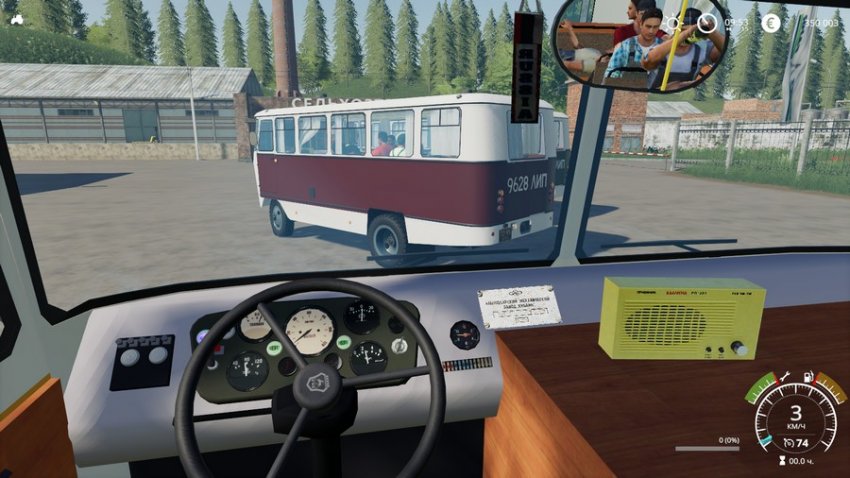
Task: Open finances via the euro coin icon
Action: coord(771,22)
